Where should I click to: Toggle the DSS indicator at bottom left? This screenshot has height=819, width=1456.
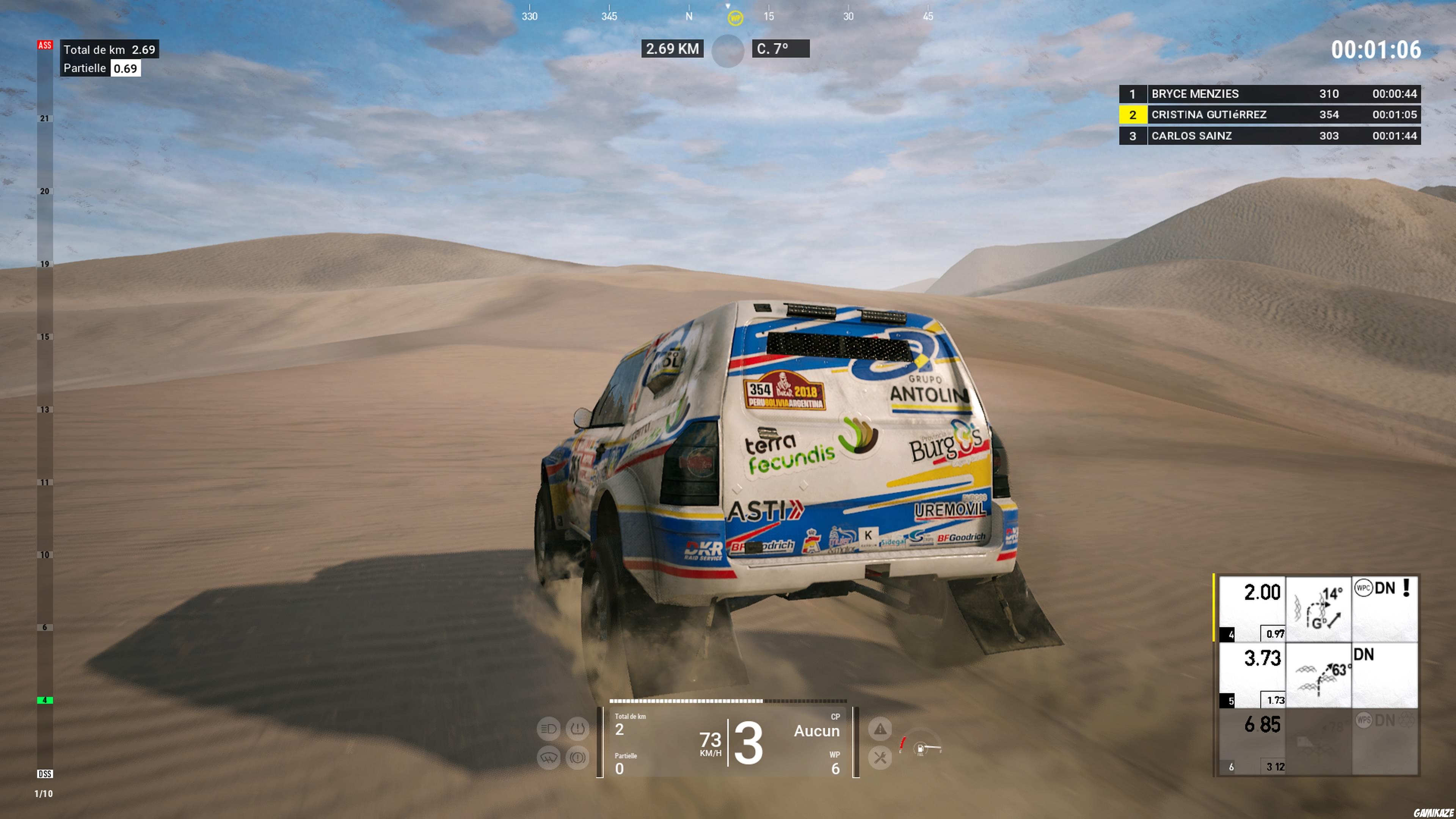tap(45, 775)
